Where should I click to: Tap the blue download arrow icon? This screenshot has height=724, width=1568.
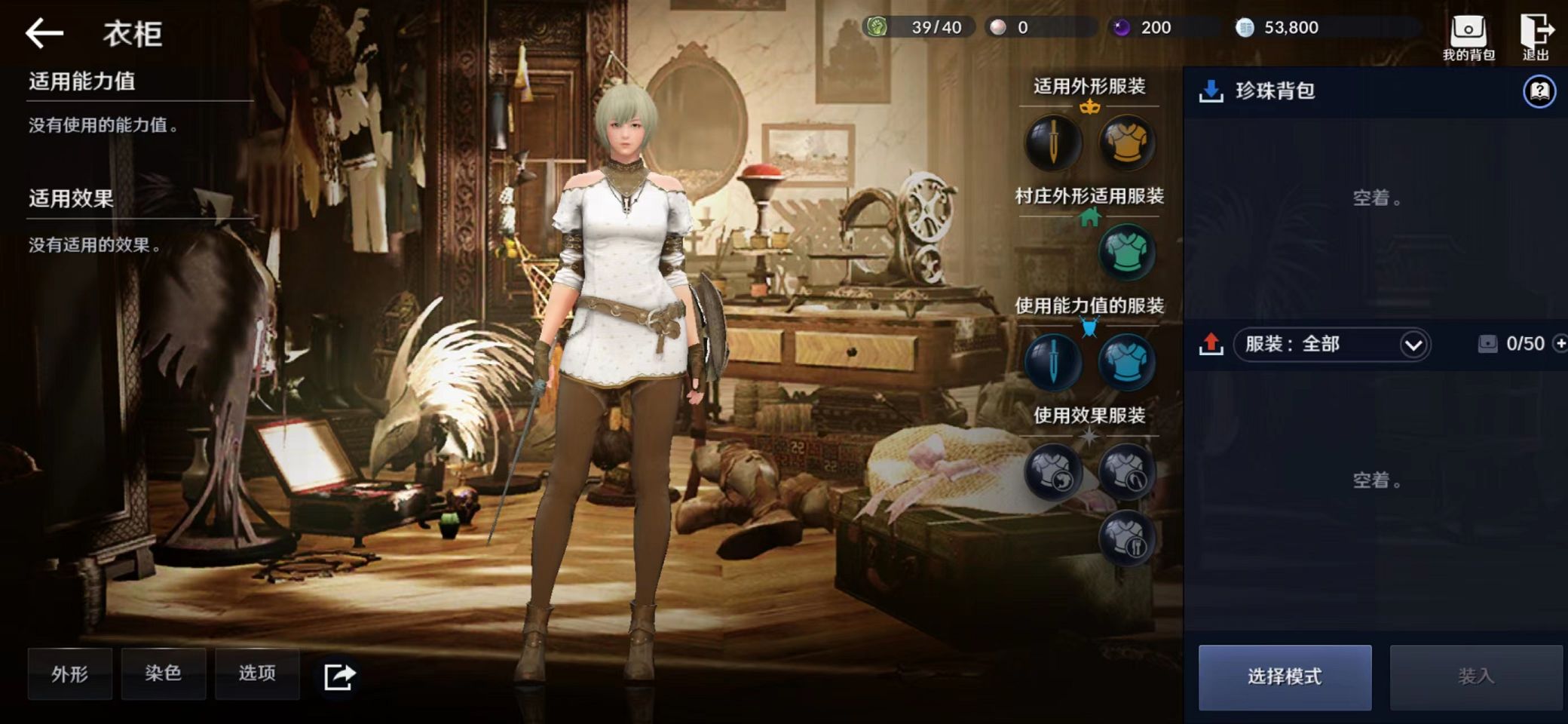pyautogui.click(x=1211, y=91)
